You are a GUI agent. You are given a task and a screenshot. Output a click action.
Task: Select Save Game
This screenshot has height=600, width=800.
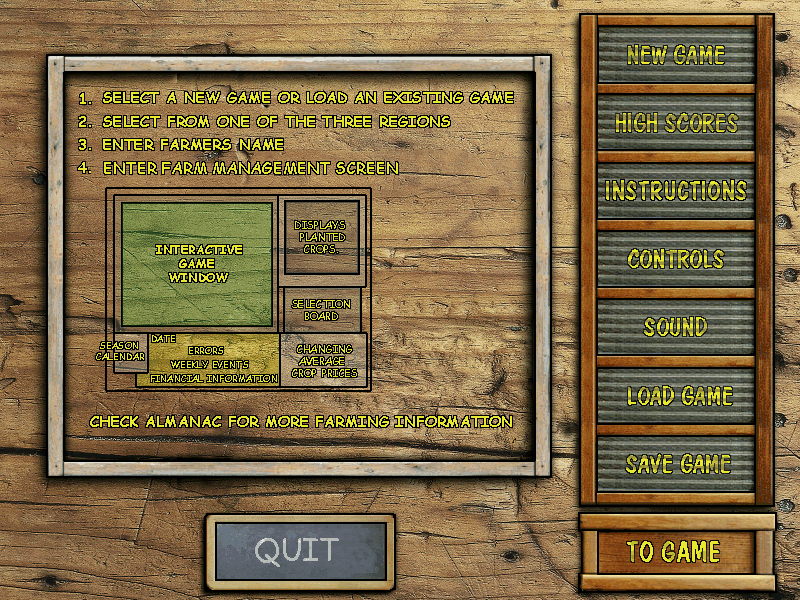tap(676, 464)
